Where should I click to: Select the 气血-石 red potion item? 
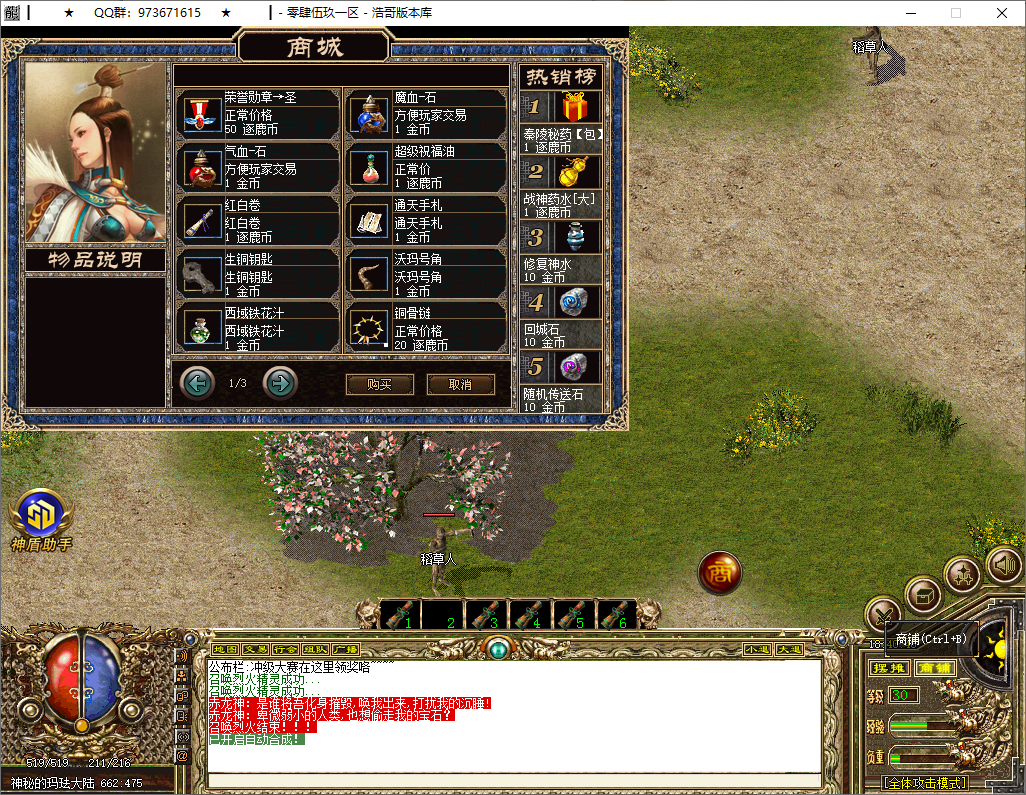coord(203,169)
